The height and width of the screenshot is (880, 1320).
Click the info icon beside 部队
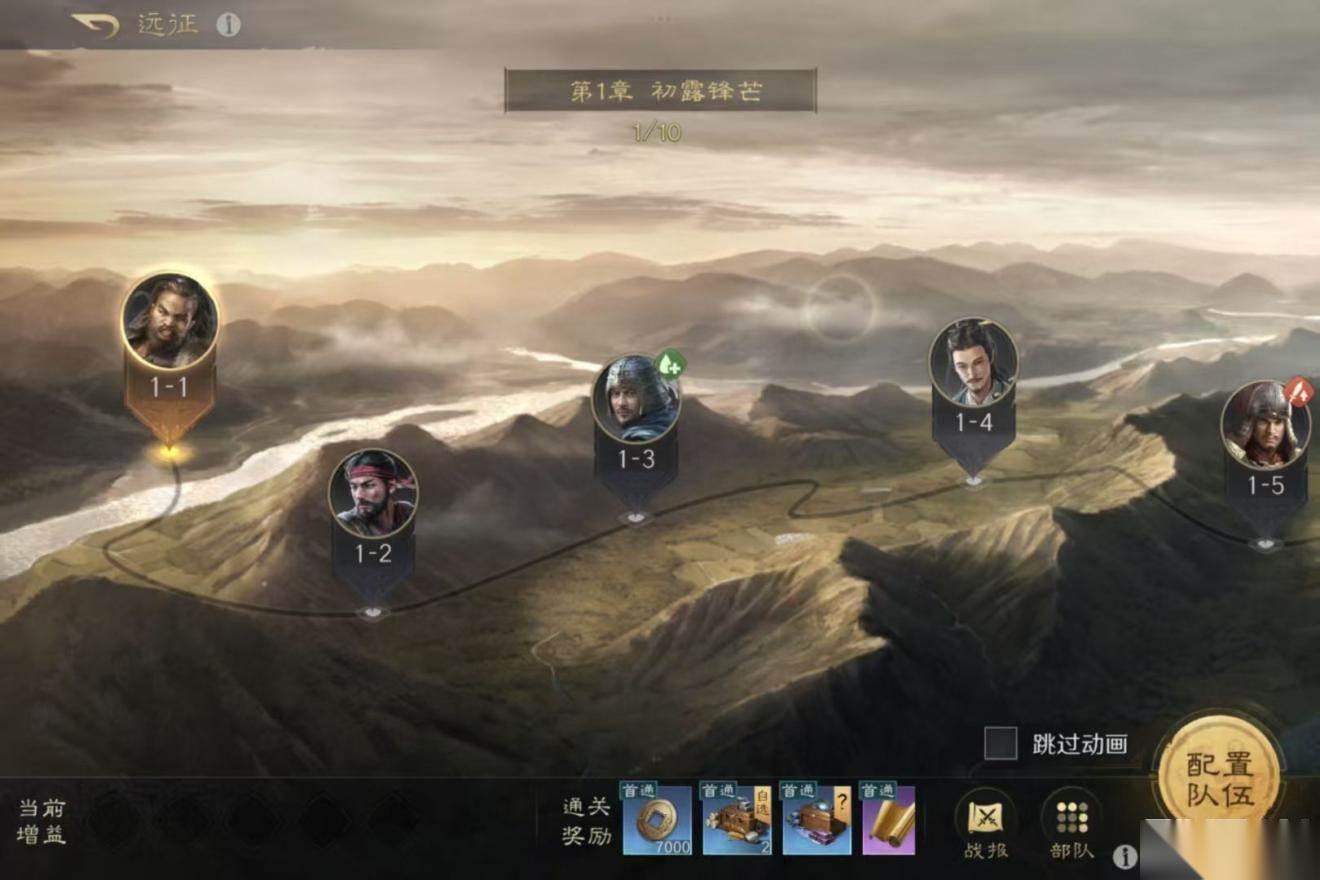click(x=1125, y=855)
